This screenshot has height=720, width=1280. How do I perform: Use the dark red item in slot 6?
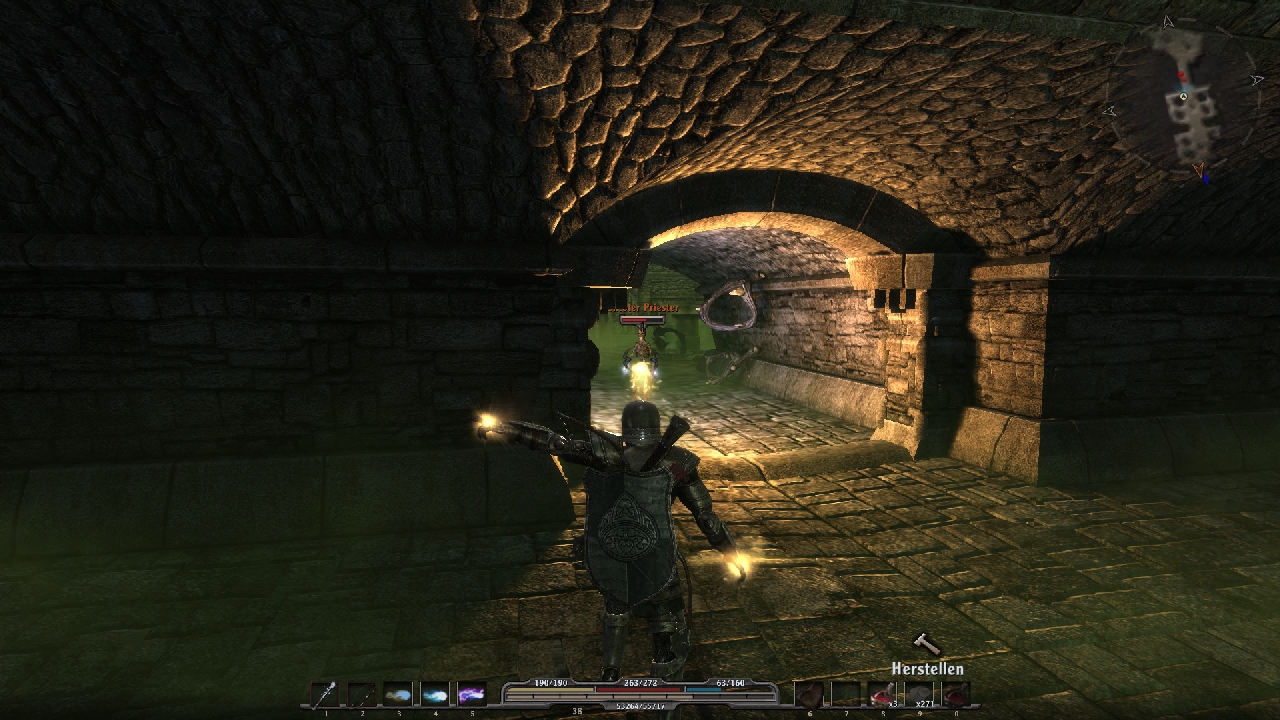pyautogui.click(x=809, y=694)
